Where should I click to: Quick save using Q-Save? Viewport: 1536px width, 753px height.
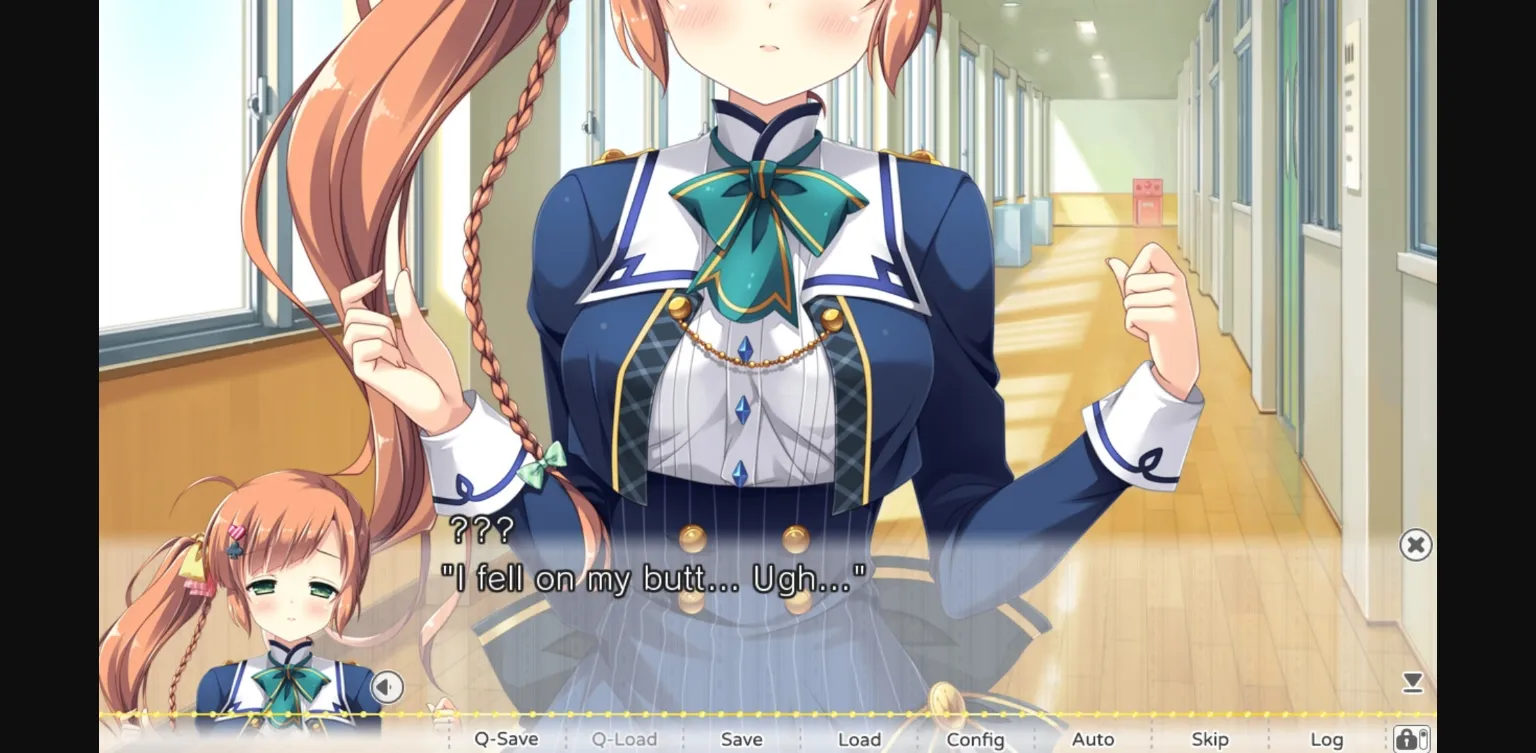tap(506, 739)
